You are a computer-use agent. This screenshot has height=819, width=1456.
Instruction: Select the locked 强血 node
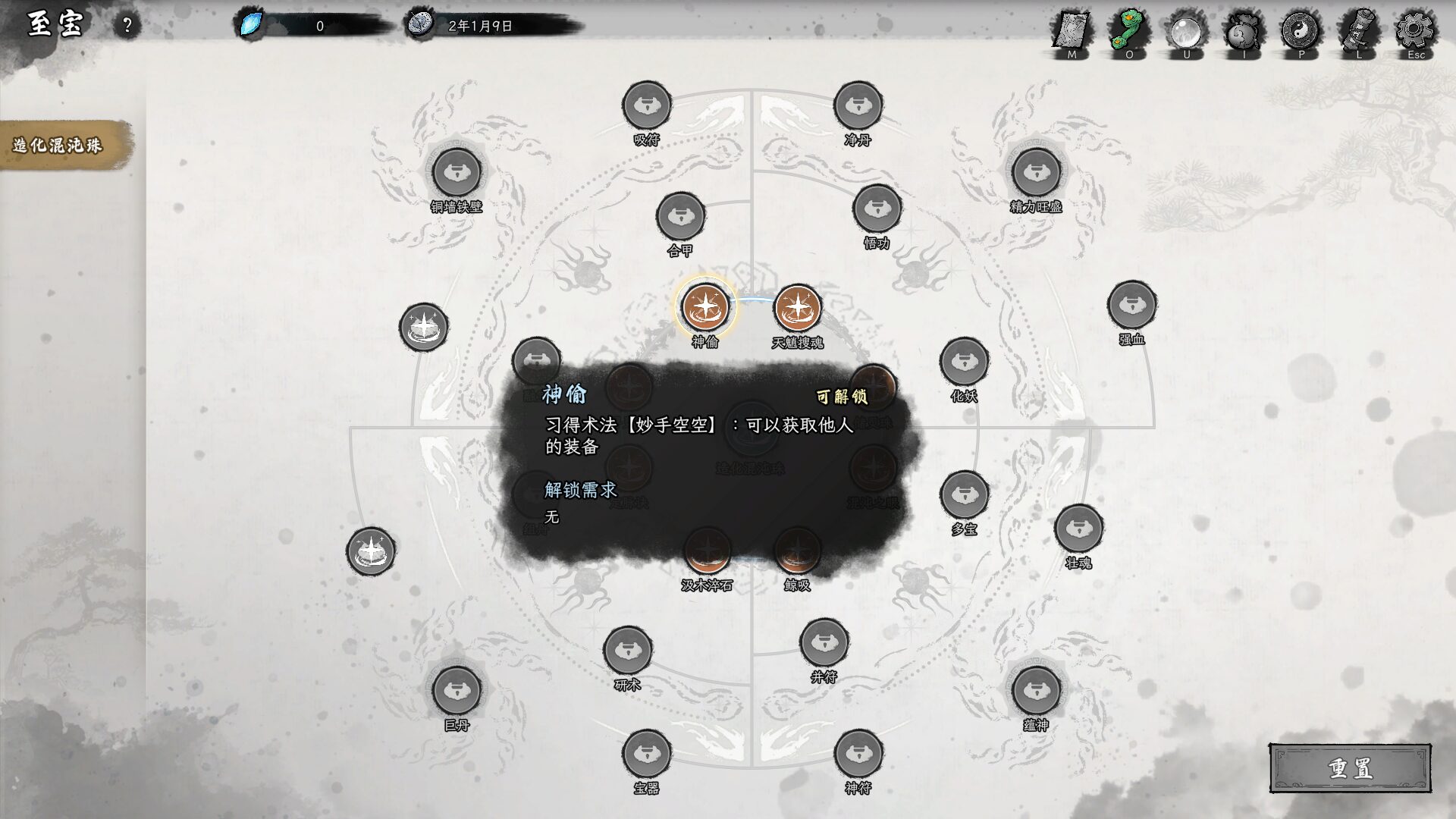[1131, 305]
